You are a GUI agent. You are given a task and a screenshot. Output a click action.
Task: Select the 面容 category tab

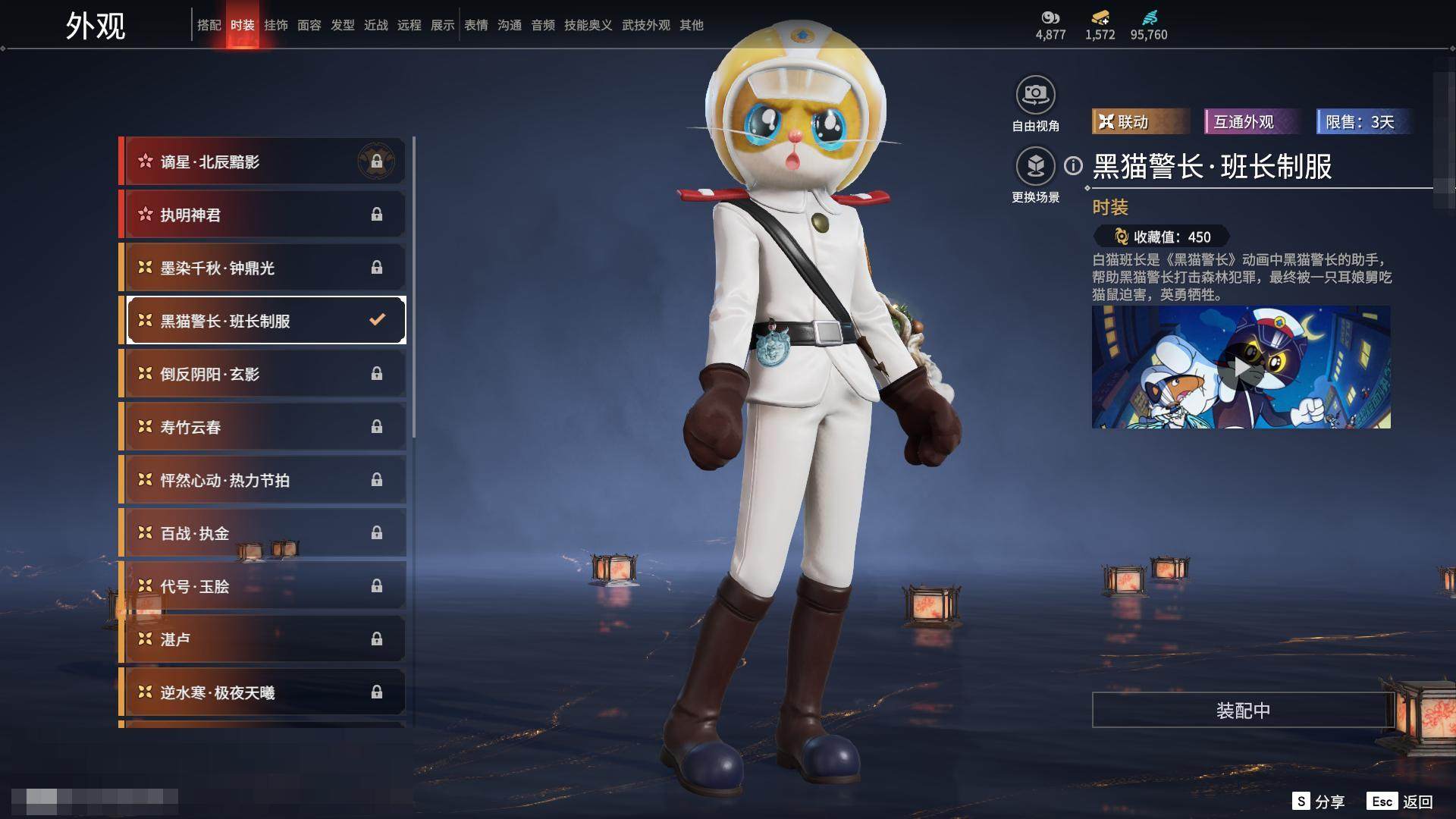[x=309, y=25]
